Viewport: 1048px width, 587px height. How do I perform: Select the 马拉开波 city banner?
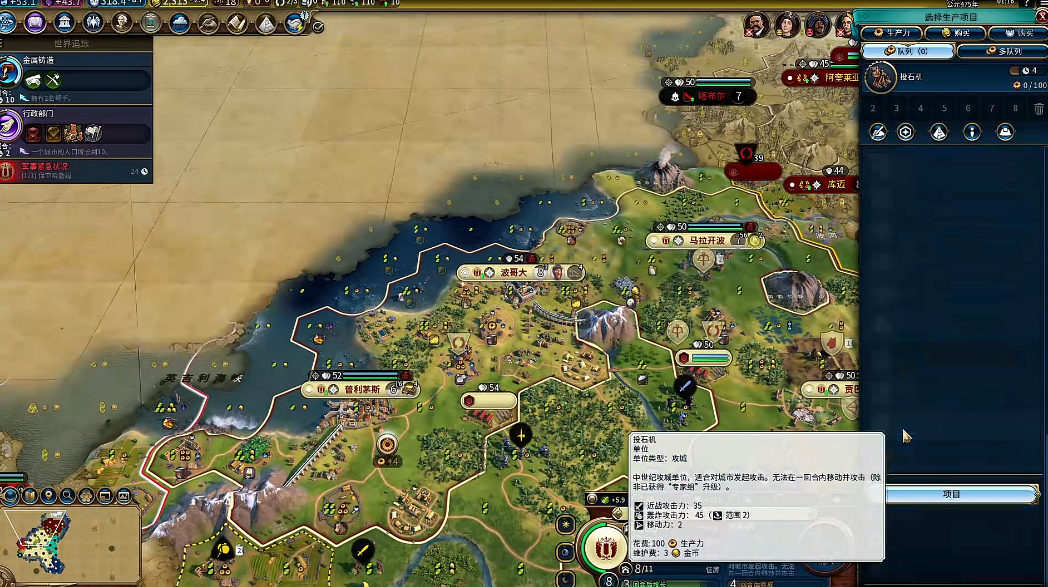[704, 241]
